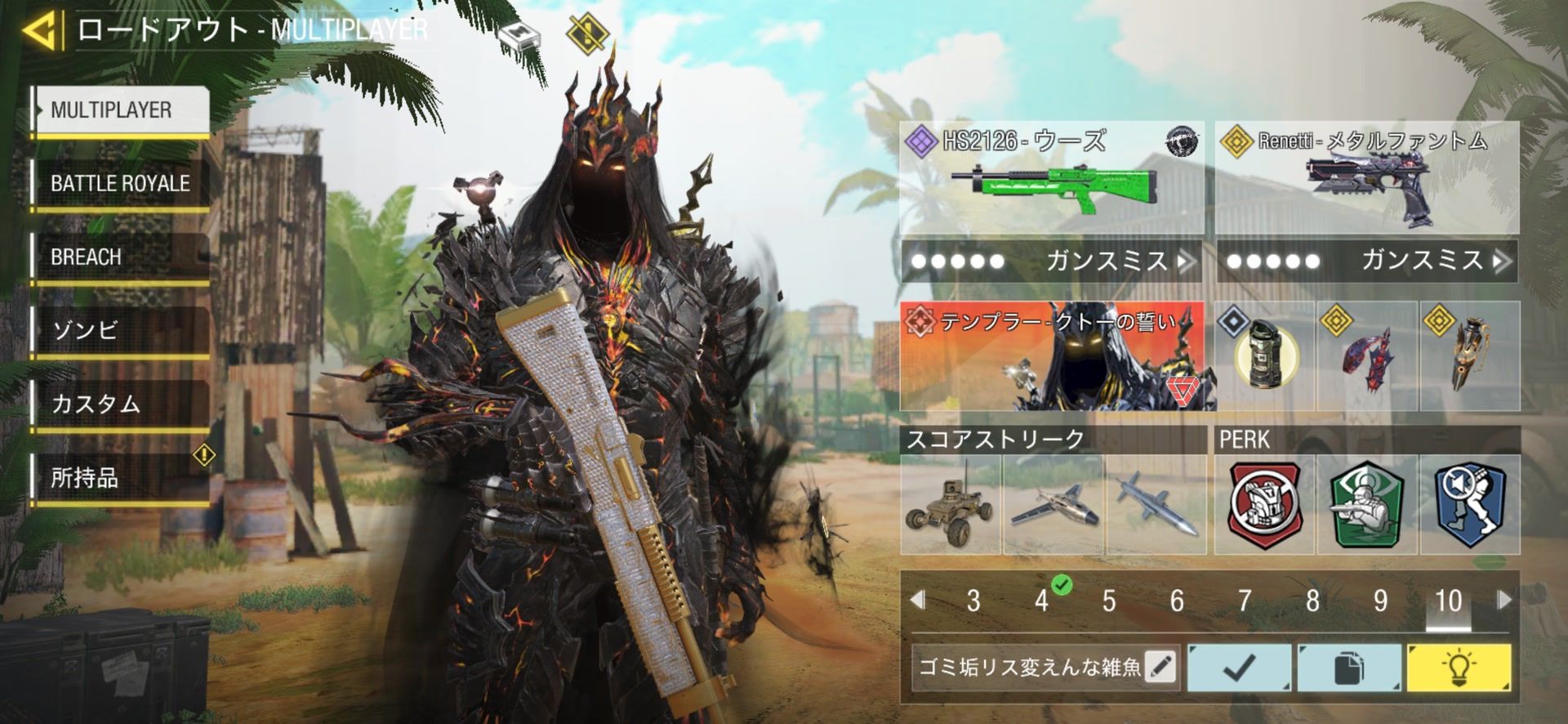
Task: Open the blue footstep perk slot
Action: pyautogui.click(x=1470, y=505)
